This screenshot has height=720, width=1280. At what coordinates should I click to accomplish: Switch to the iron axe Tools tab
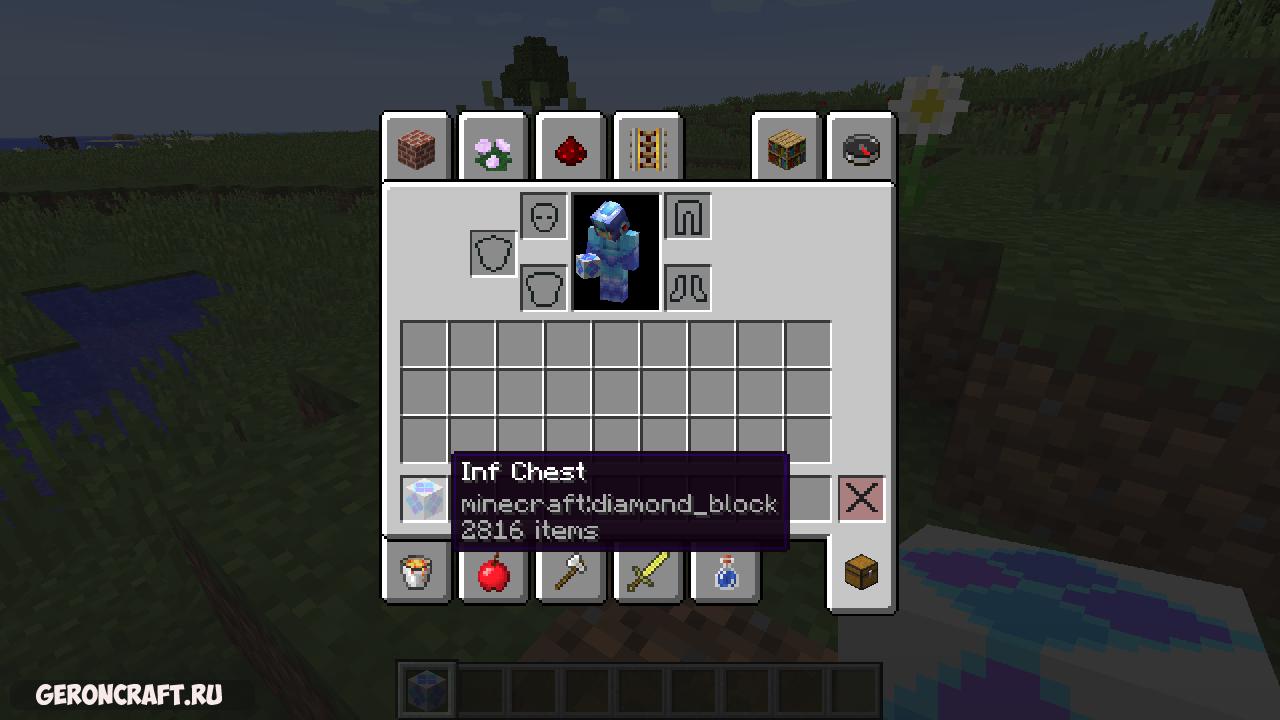(570, 573)
